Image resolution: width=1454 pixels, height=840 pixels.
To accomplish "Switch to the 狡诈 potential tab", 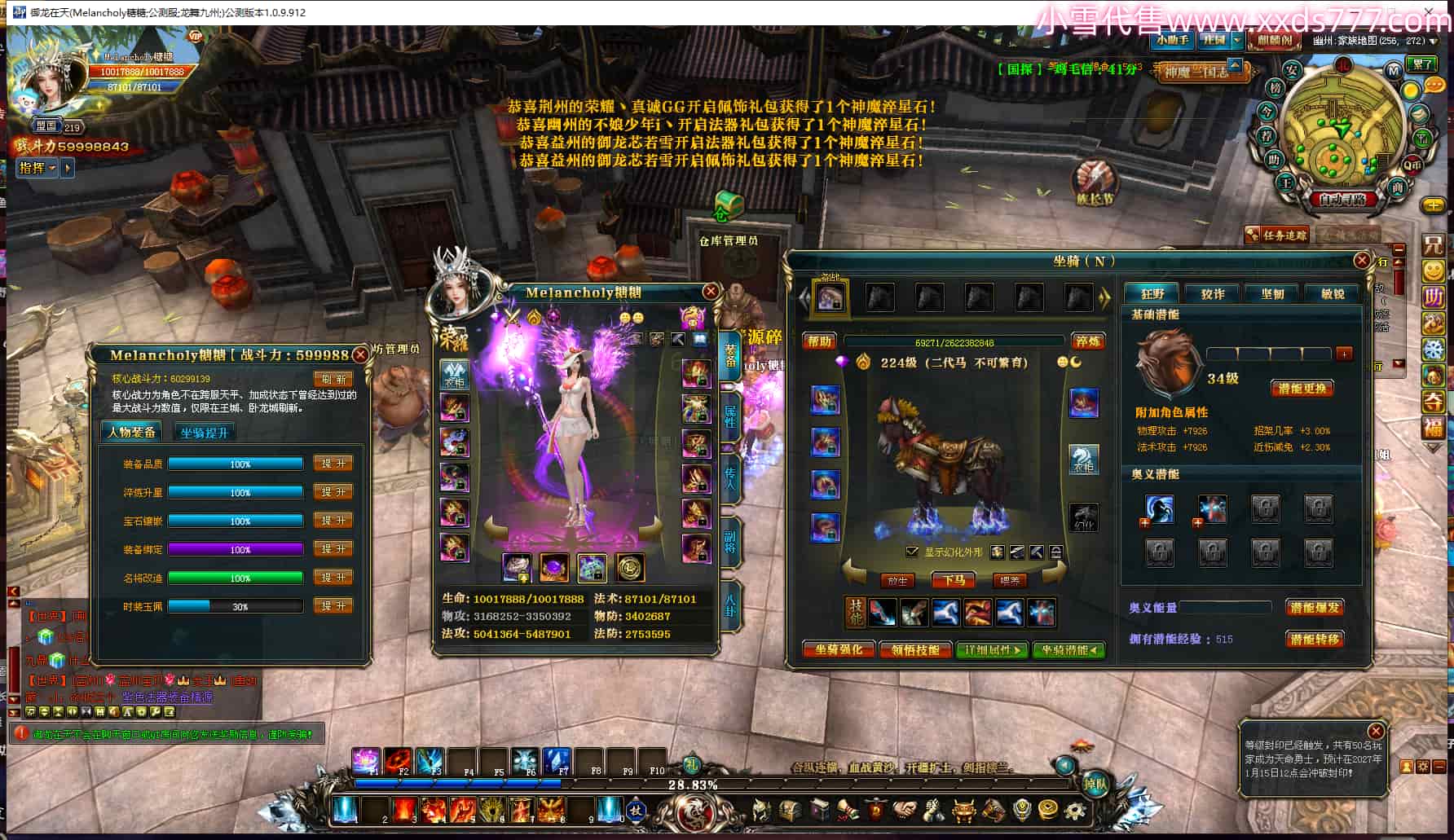I will point(1213,294).
